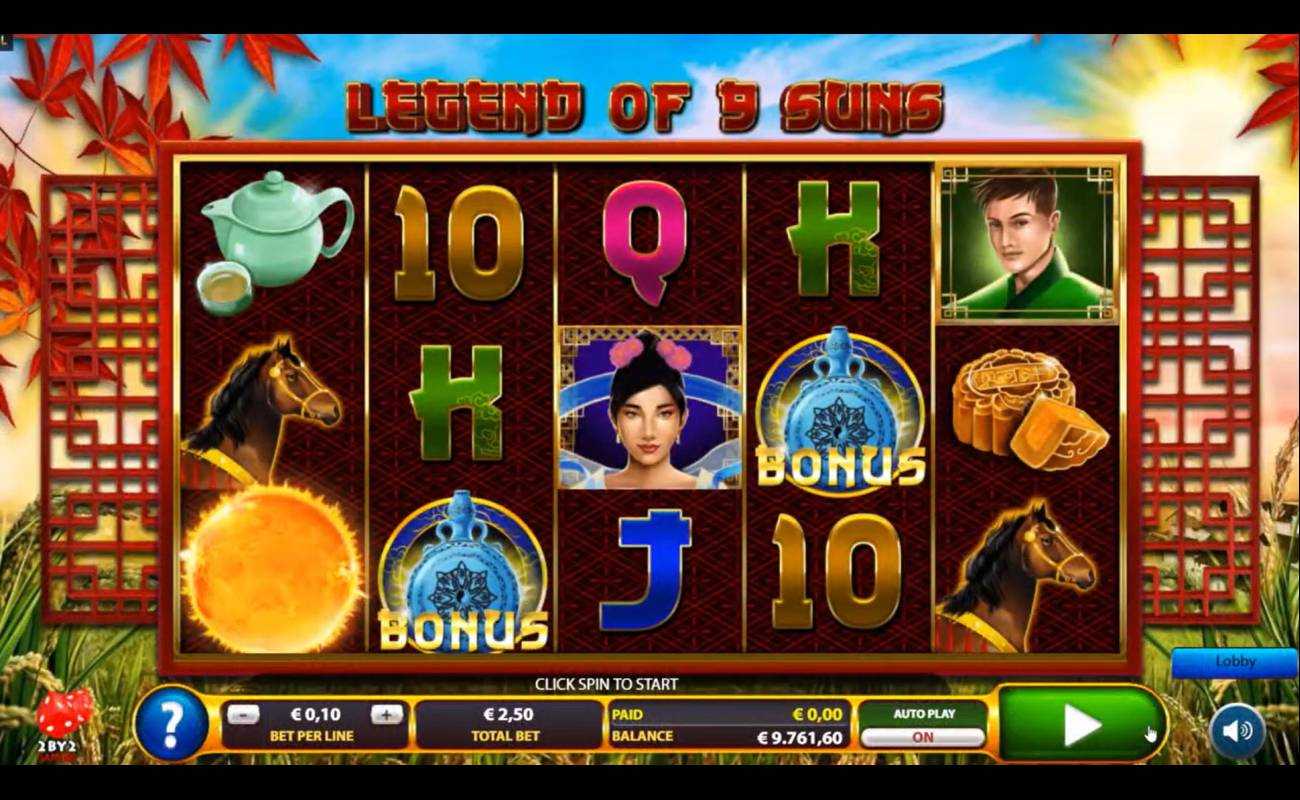The width and height of the screenshot is (1300, 800).
Task: Open the help menu via question mark icon
Action: coord(173,722)
